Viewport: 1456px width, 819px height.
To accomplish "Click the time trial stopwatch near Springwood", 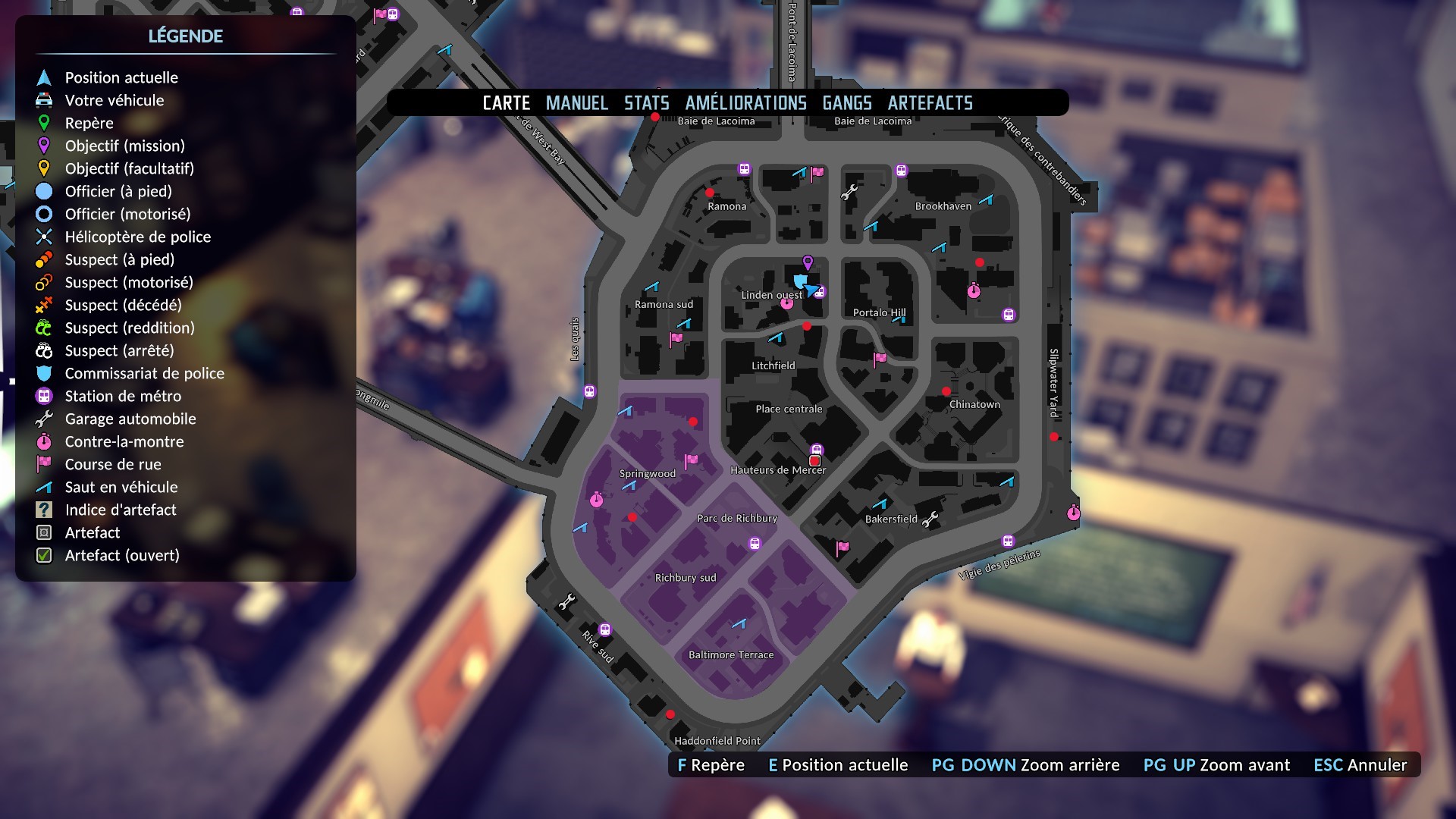I will pyautogui.click(x=596, y=499).
